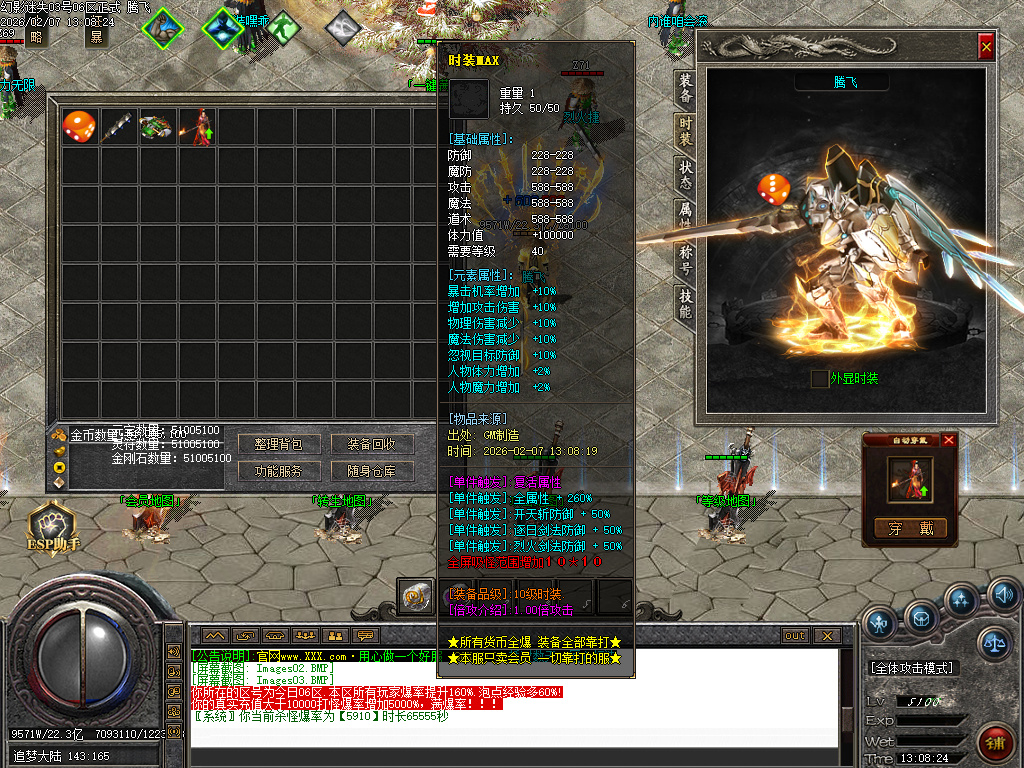1024x768 pixels.
Task: Close the 自动穿戴 auto-equip popup
Action: (x=949, y=440)
